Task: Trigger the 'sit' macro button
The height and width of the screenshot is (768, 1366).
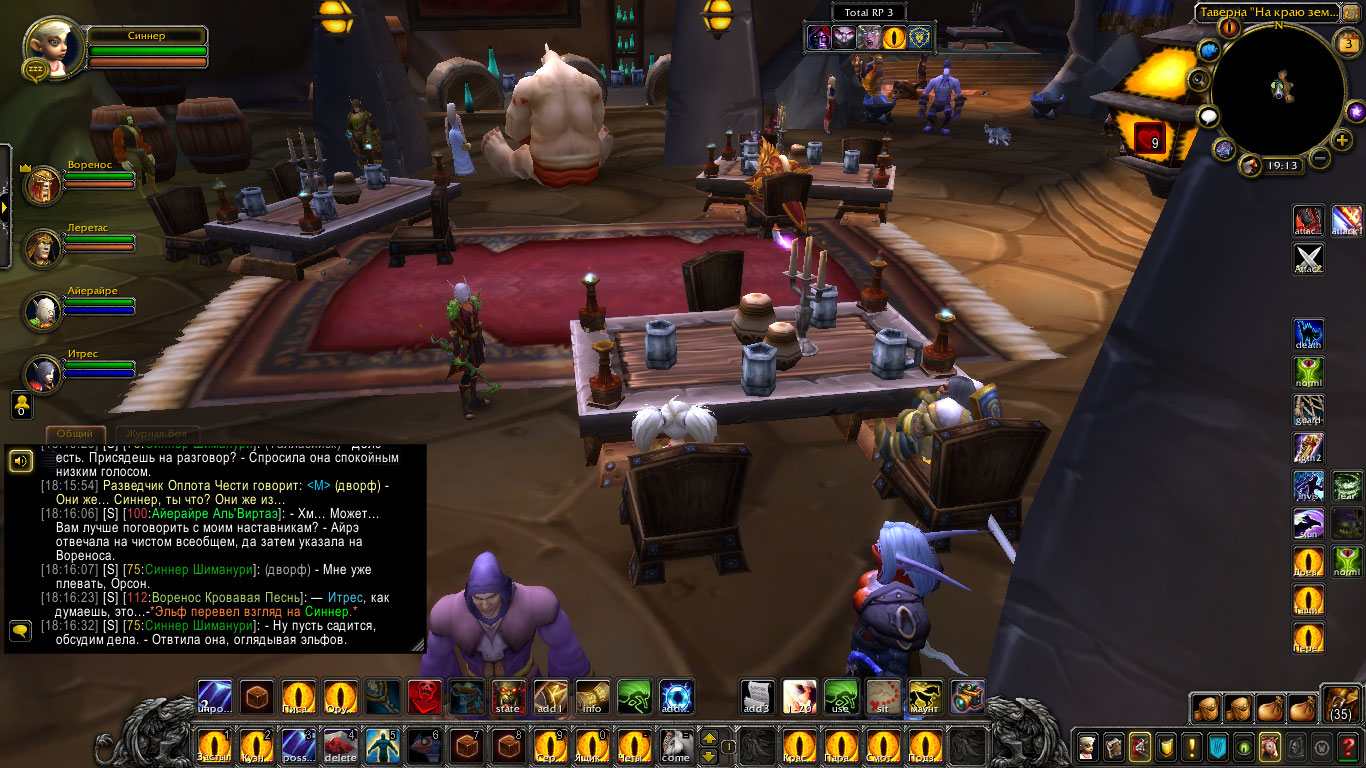Action: (x=883, y=697)
